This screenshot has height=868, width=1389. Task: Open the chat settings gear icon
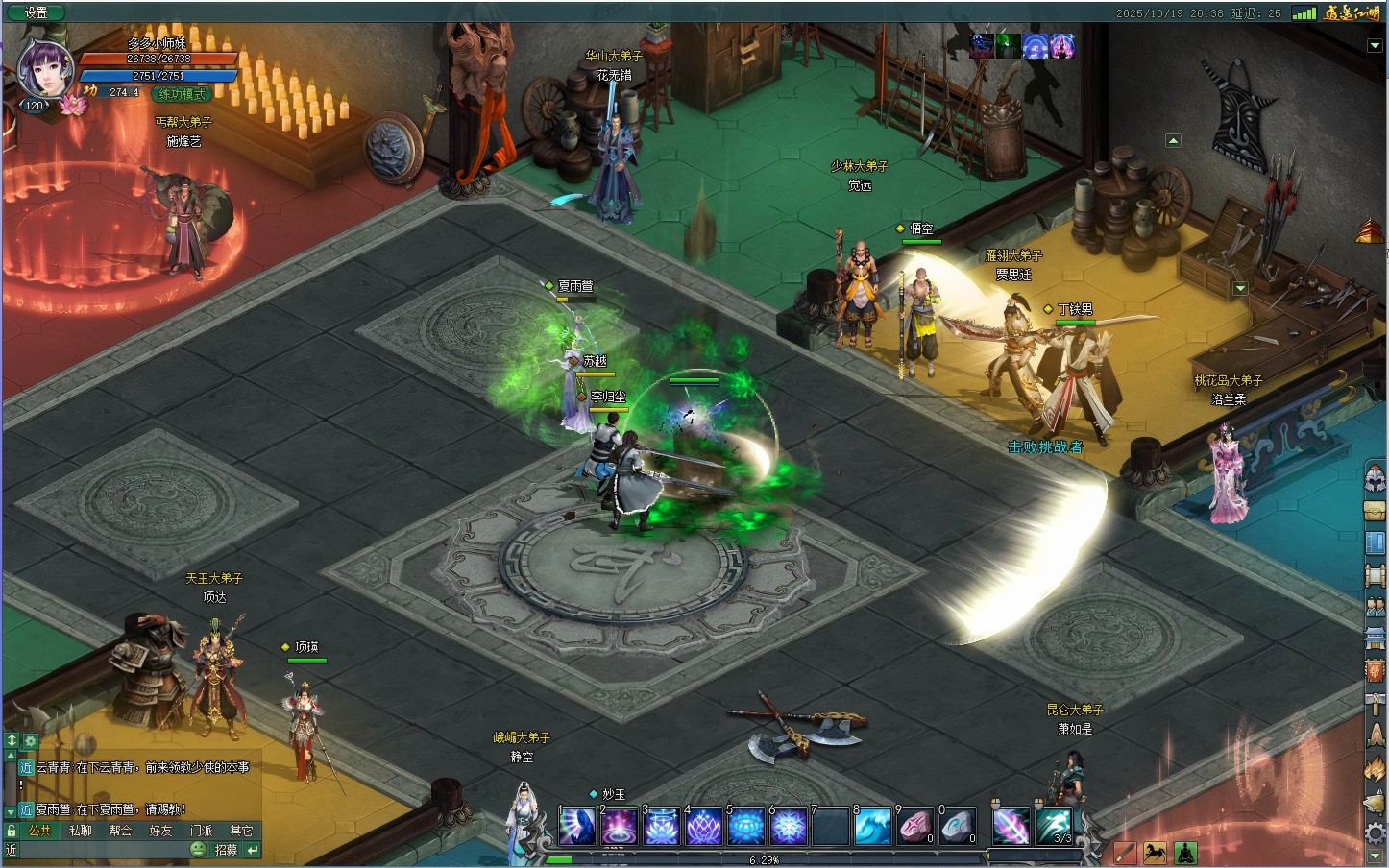31,741
